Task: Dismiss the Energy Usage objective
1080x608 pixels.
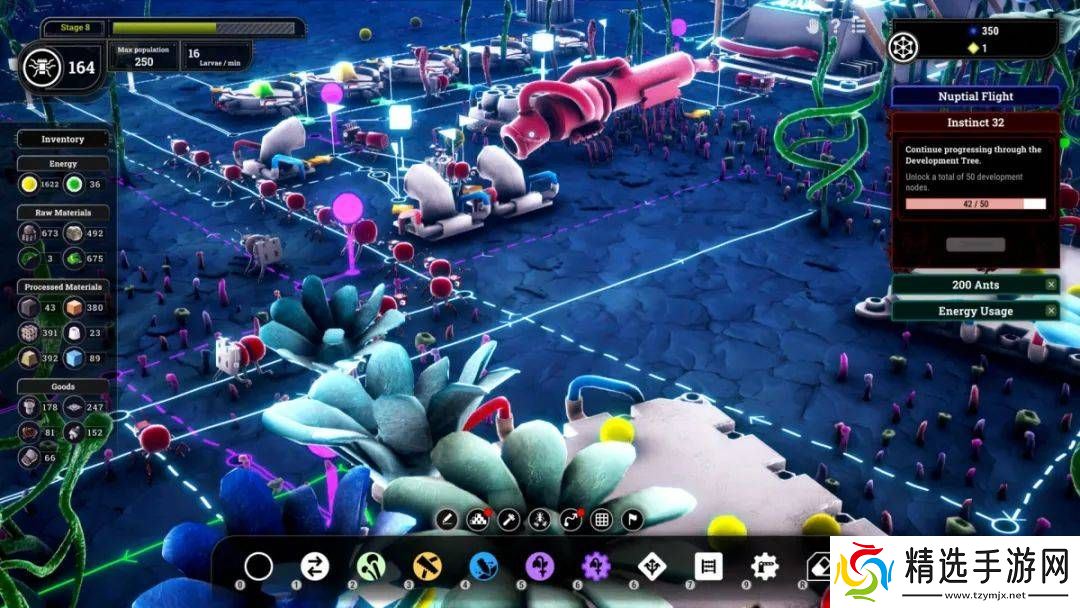Action: (x=1051, y=311)
